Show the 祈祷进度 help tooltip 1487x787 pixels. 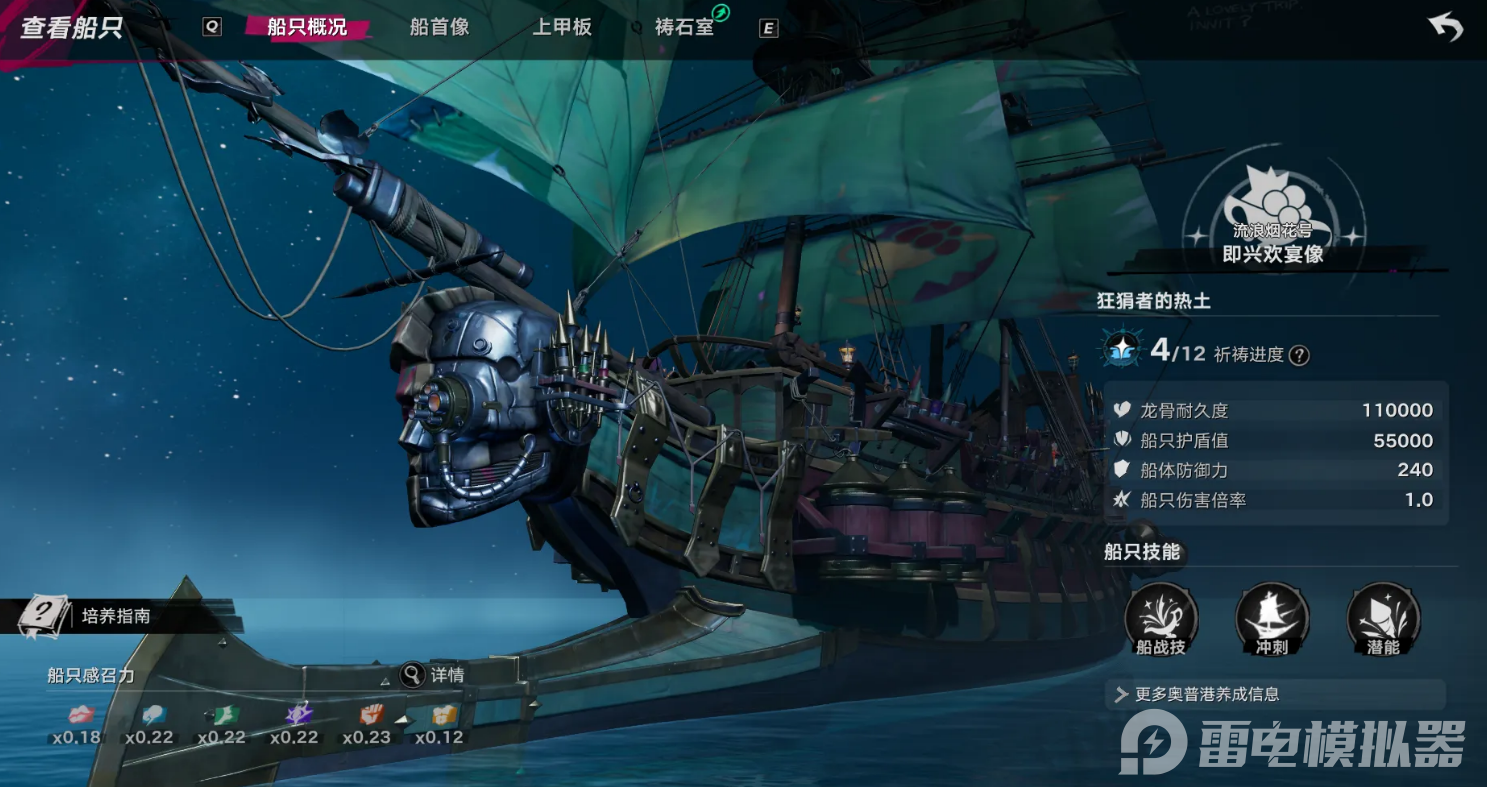coord(1299,355)
